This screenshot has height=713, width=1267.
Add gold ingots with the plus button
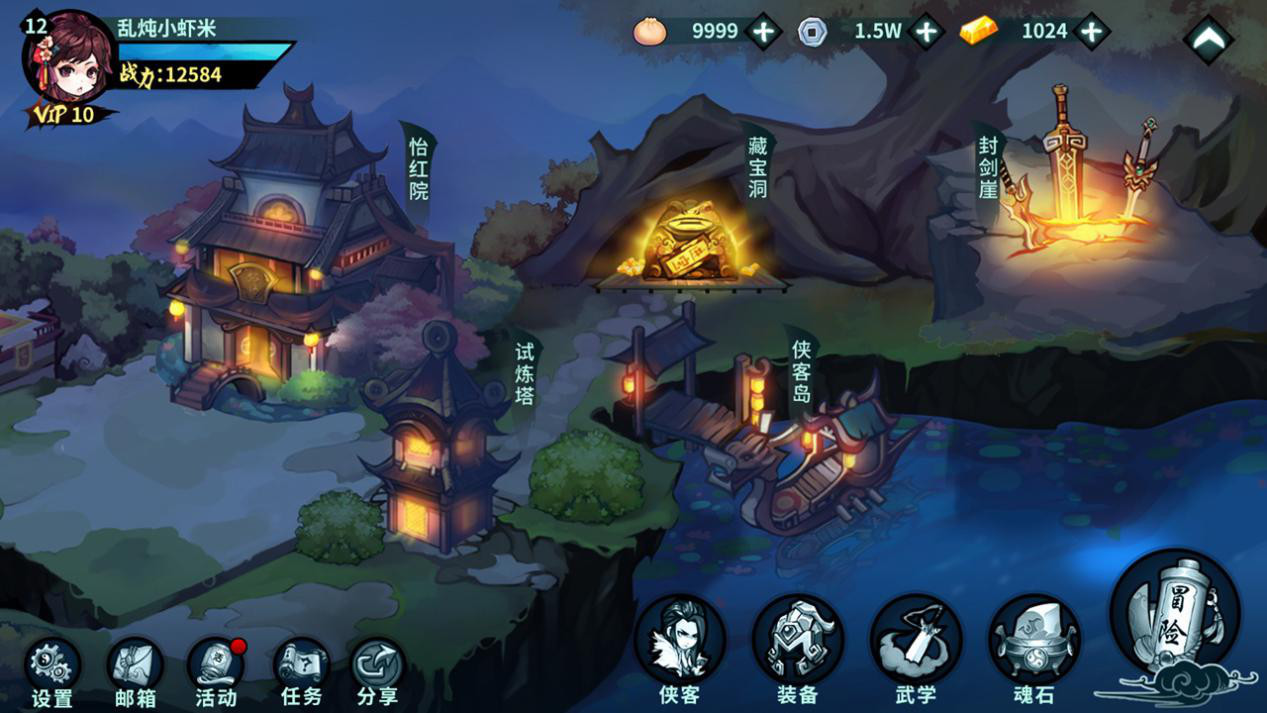1091,32
